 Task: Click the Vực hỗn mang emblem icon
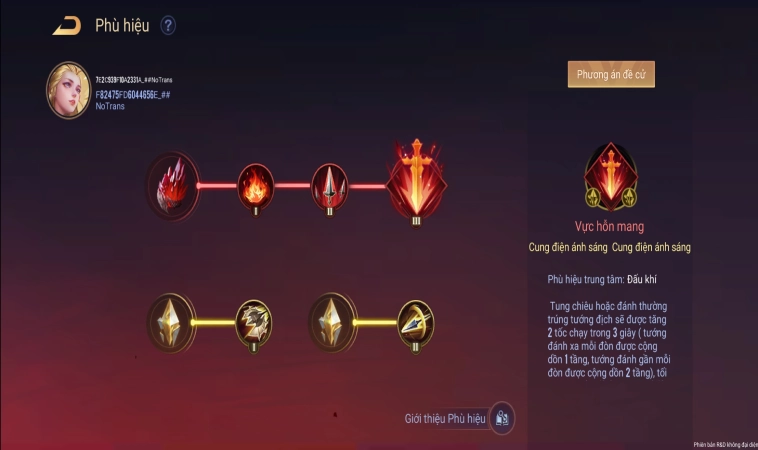tap(610, 173)
